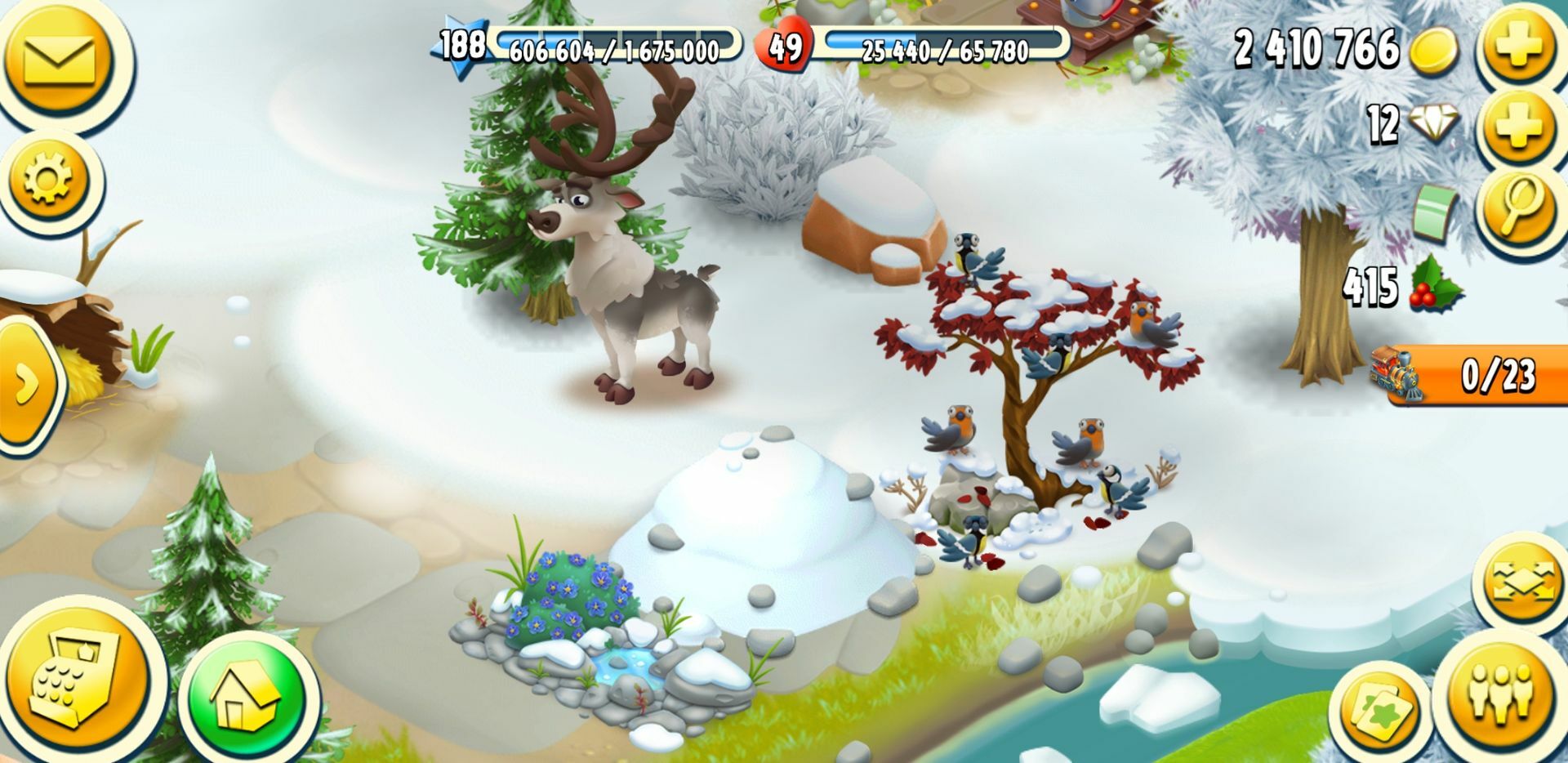Tap the red heart reputation badge
The image size is (1568, 763).
pyautogui.click(x=784, y=47)
